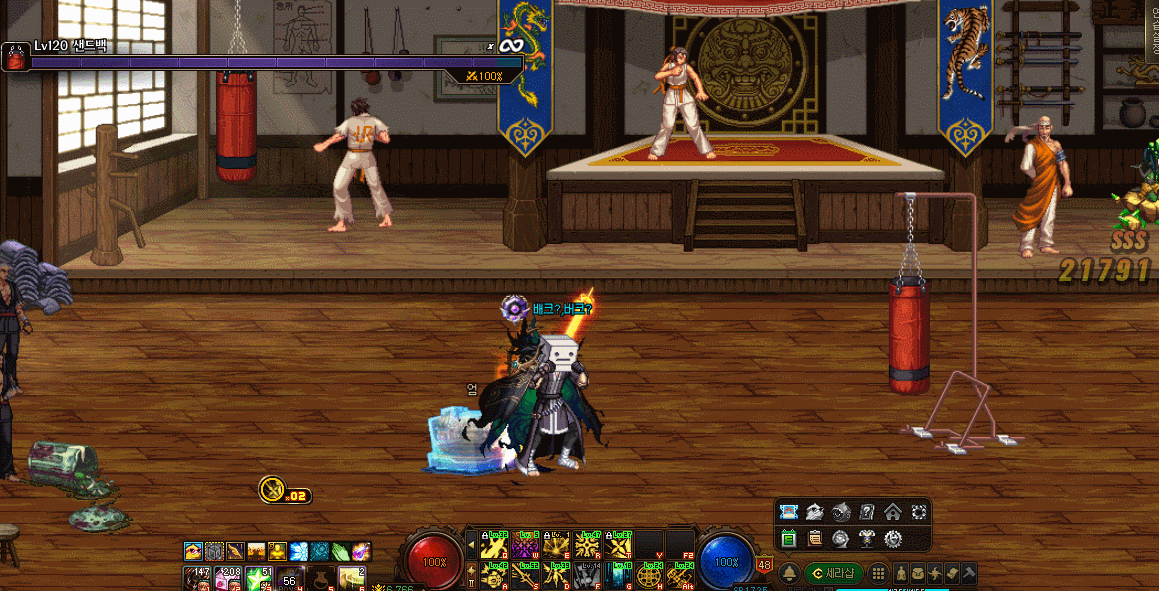
Task: Activate the purple Lv.5 skill on W
Action: click(x=526, y=544)
